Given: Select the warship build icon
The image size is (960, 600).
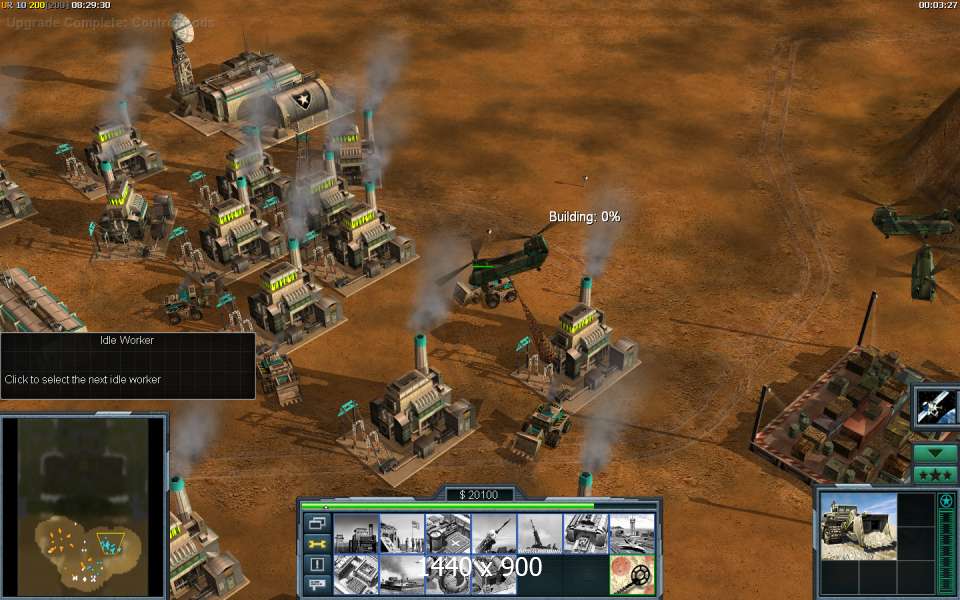Looking at the screenshot, I should point(401,574).
